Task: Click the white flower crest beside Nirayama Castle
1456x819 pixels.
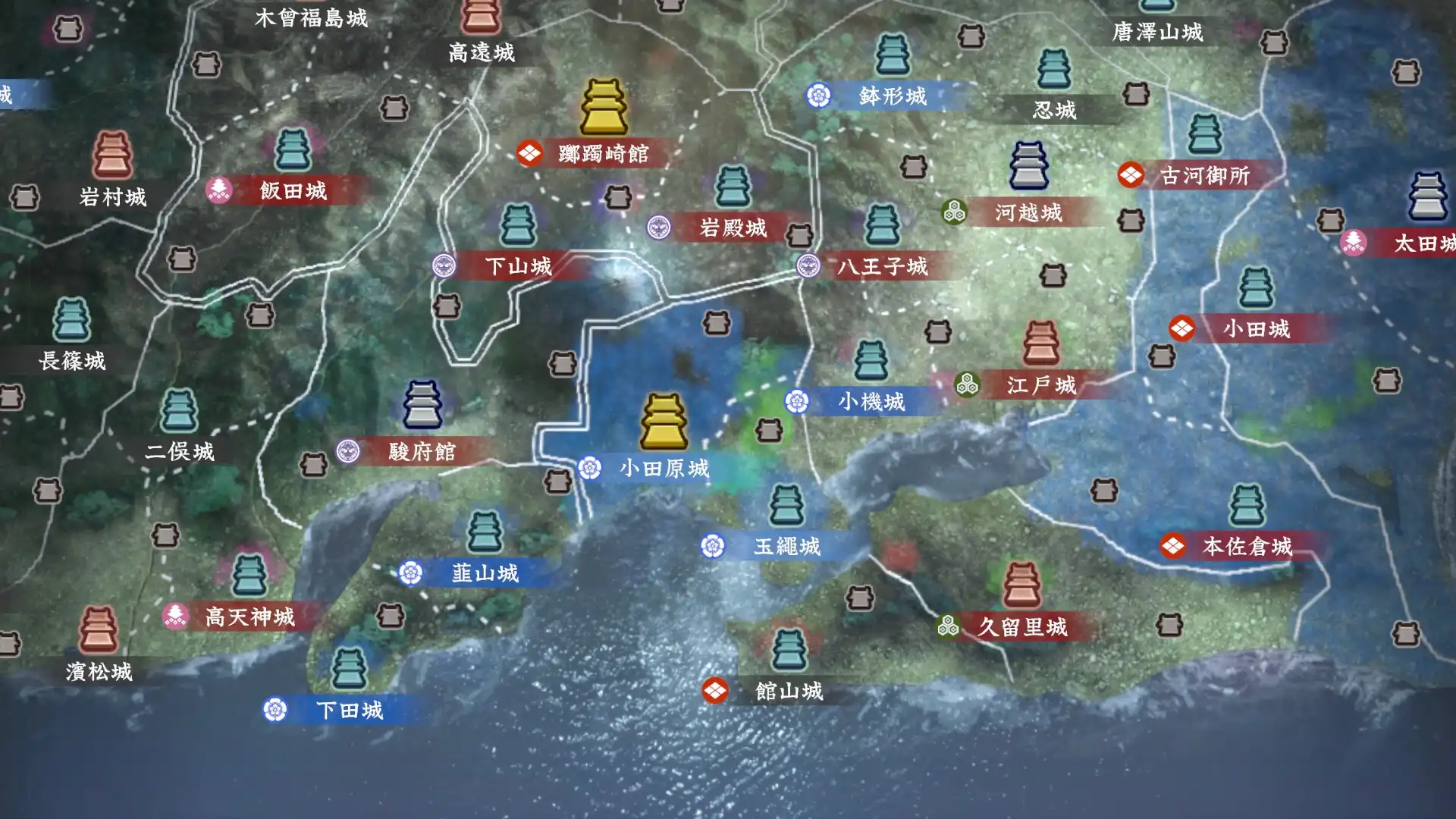Action: pyautogui.click(x=410, y=574)
